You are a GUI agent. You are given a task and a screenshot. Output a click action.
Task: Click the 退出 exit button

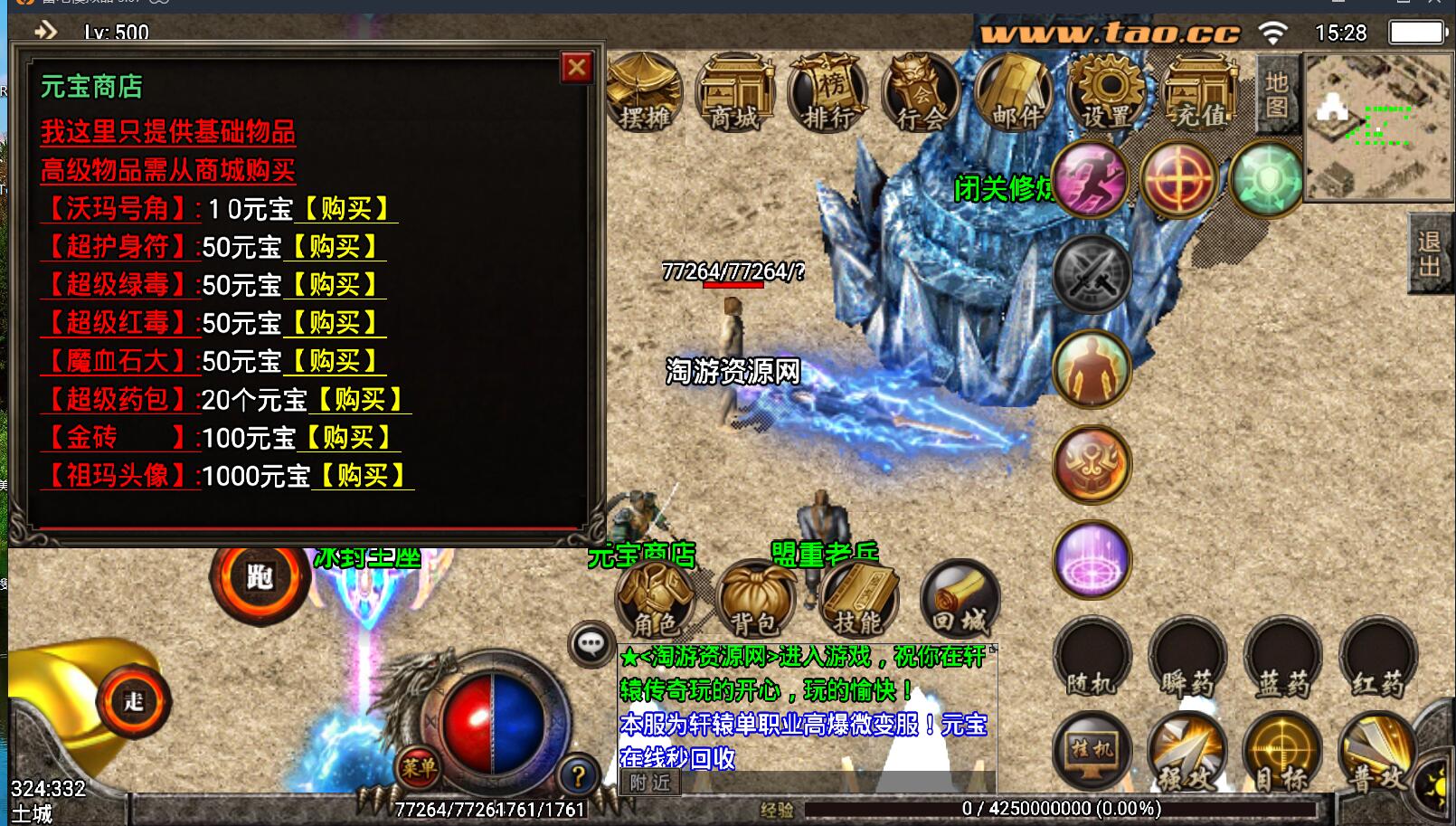click(x=1430, y=254)
